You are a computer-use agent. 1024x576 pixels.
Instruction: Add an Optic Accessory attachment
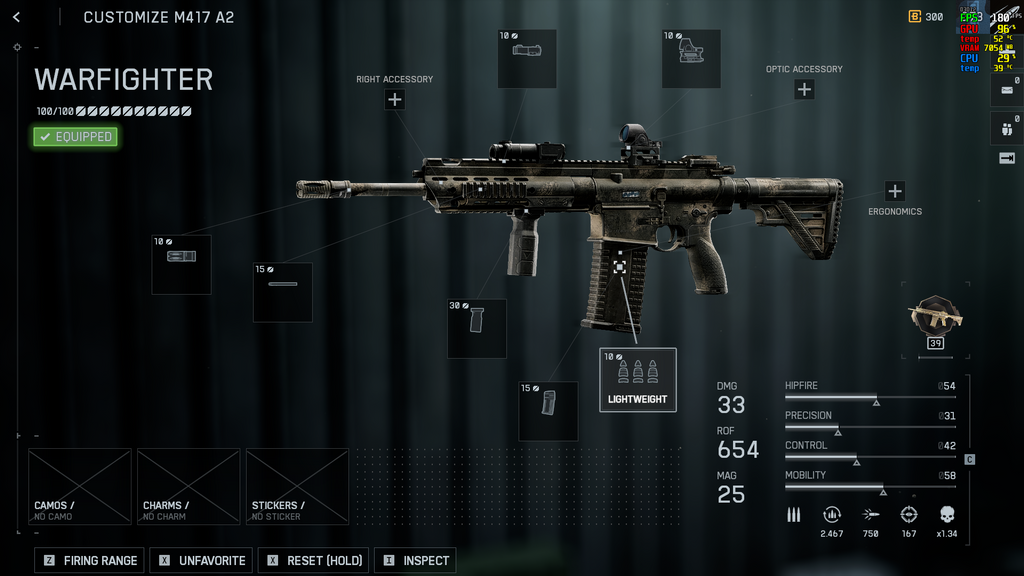pos(804,89)
